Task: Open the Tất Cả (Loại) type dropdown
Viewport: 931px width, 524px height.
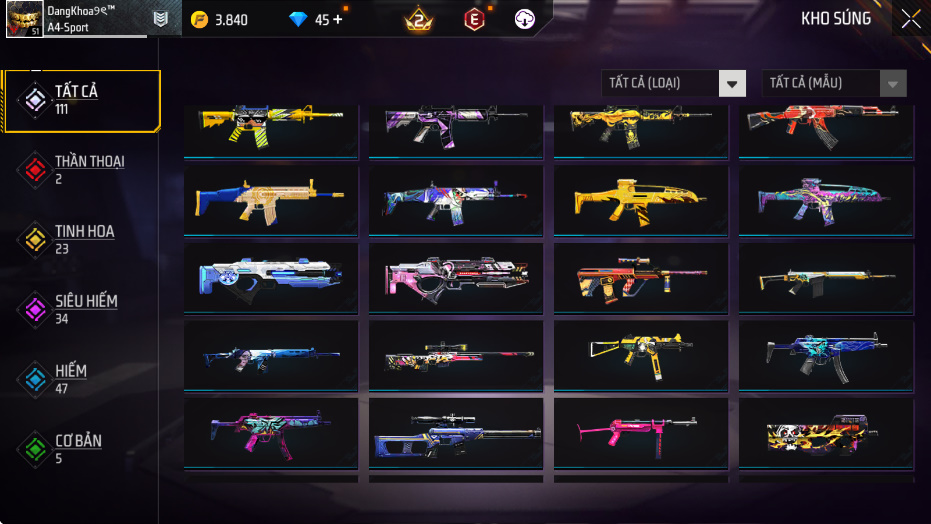Action: 673,83
